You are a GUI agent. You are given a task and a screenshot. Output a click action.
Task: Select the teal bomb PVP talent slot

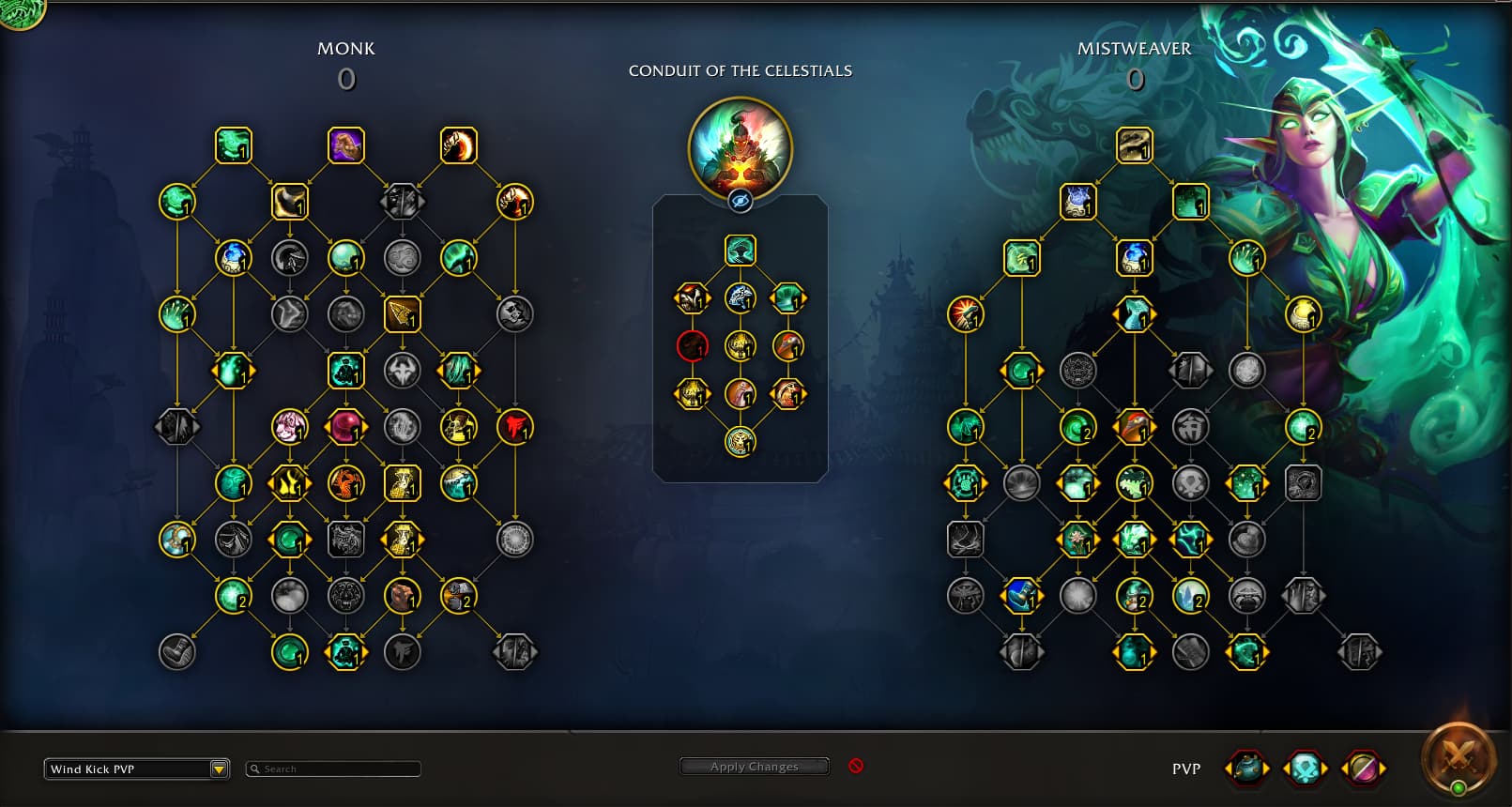coord(1247,769)
